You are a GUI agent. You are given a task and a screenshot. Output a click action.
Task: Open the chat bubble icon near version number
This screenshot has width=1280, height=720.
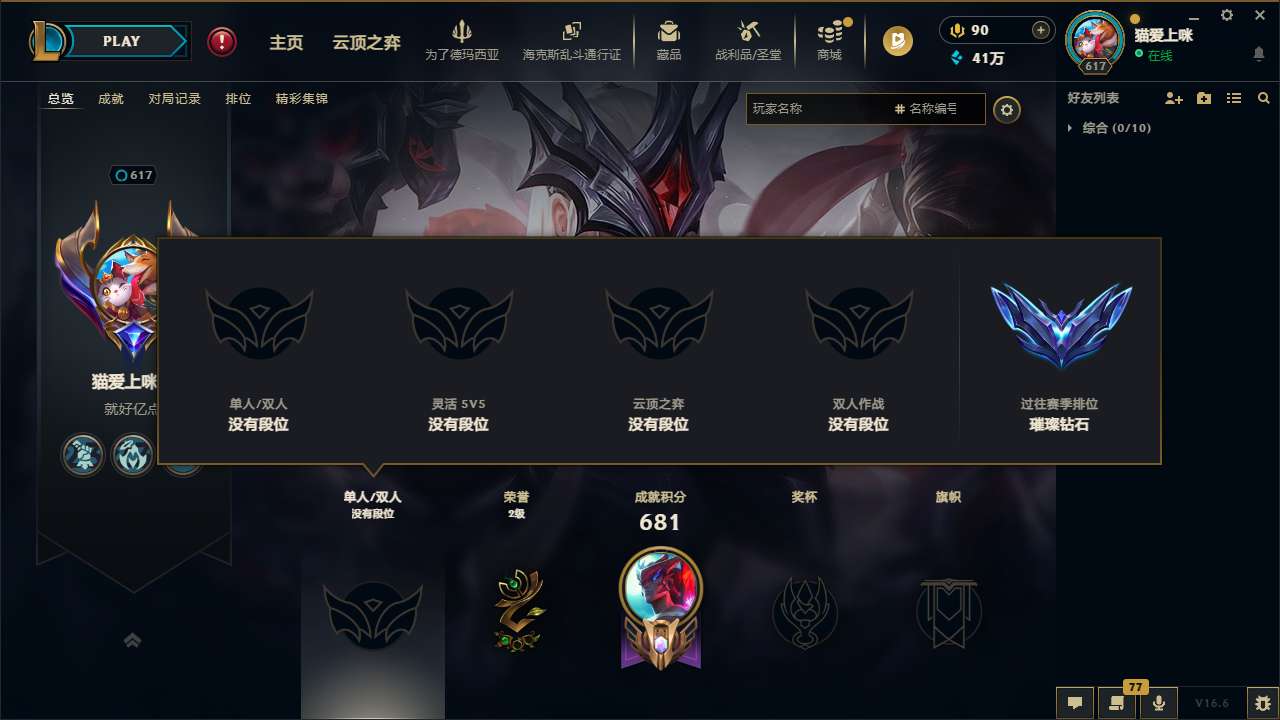coord(1075,702)
